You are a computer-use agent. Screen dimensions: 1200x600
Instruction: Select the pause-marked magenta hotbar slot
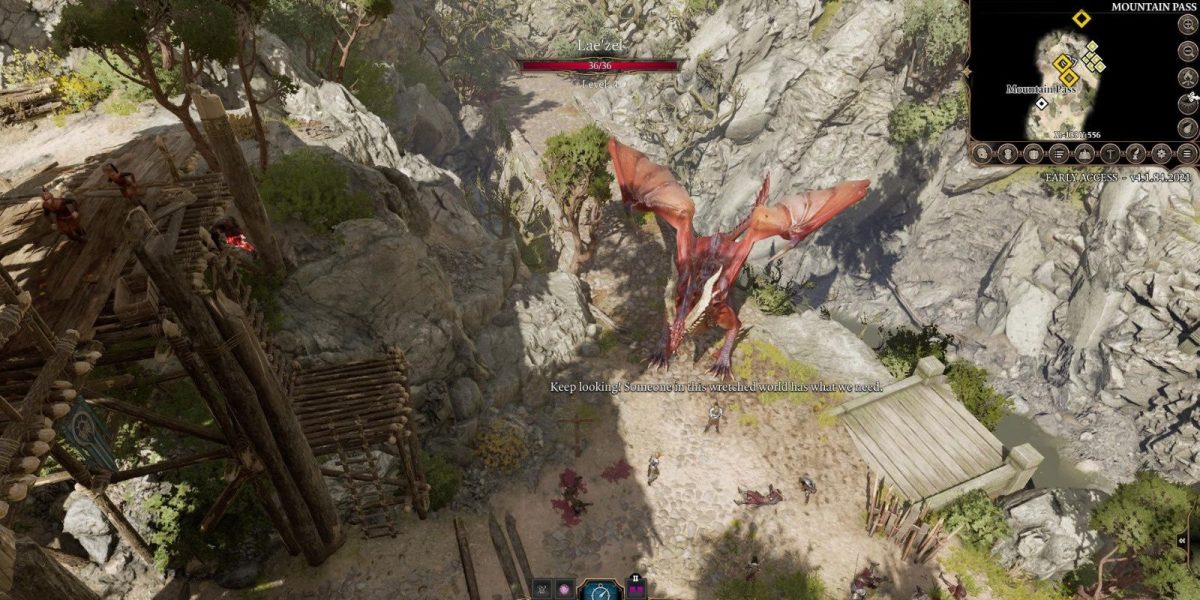point(635,588)
